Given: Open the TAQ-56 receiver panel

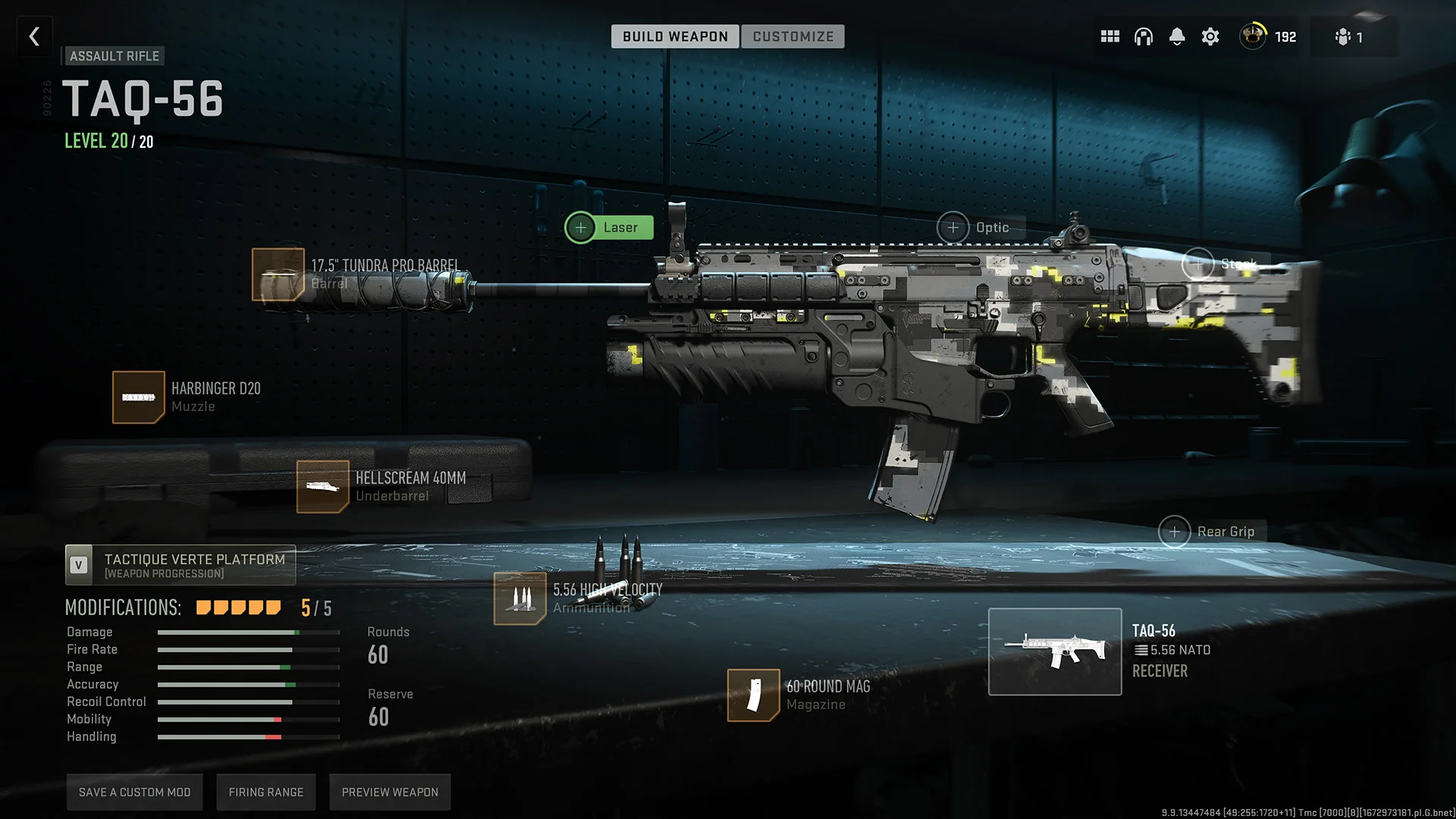Looking at the screenshot, I should pyautogui.click(x=1055, y=651).
